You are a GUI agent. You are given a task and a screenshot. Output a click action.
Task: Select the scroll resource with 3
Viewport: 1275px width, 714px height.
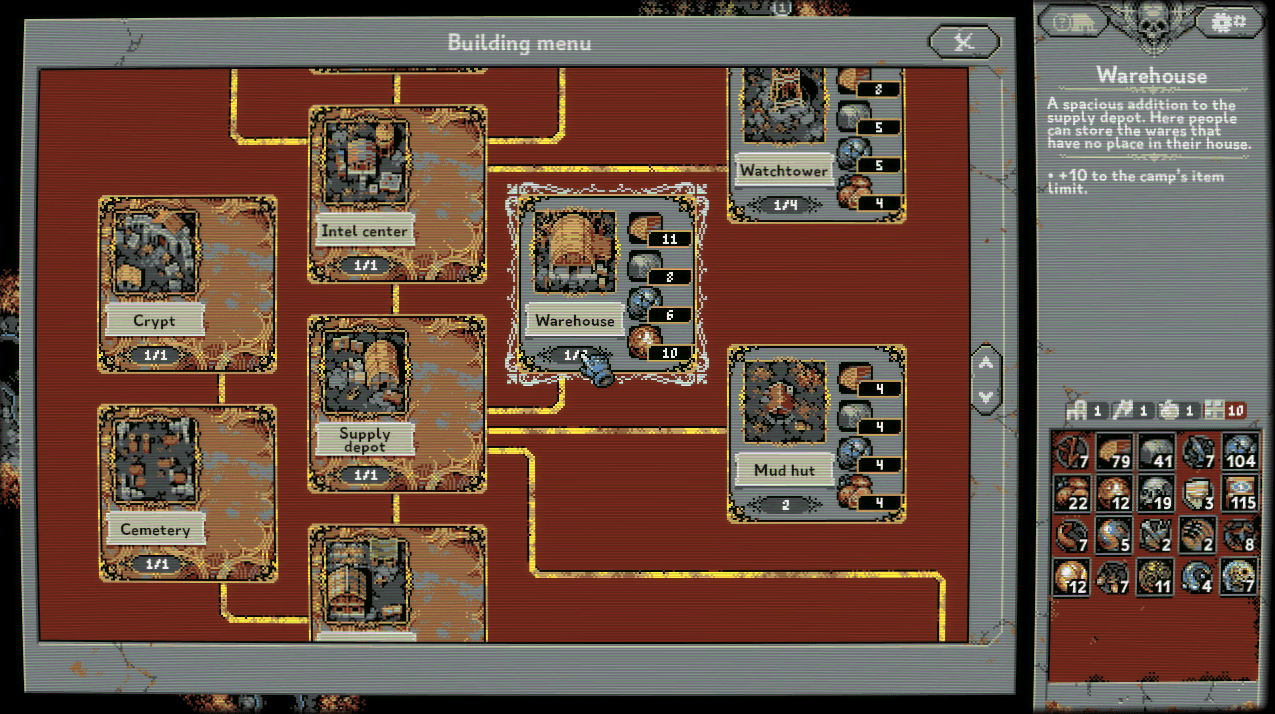tap(1198, 494)
